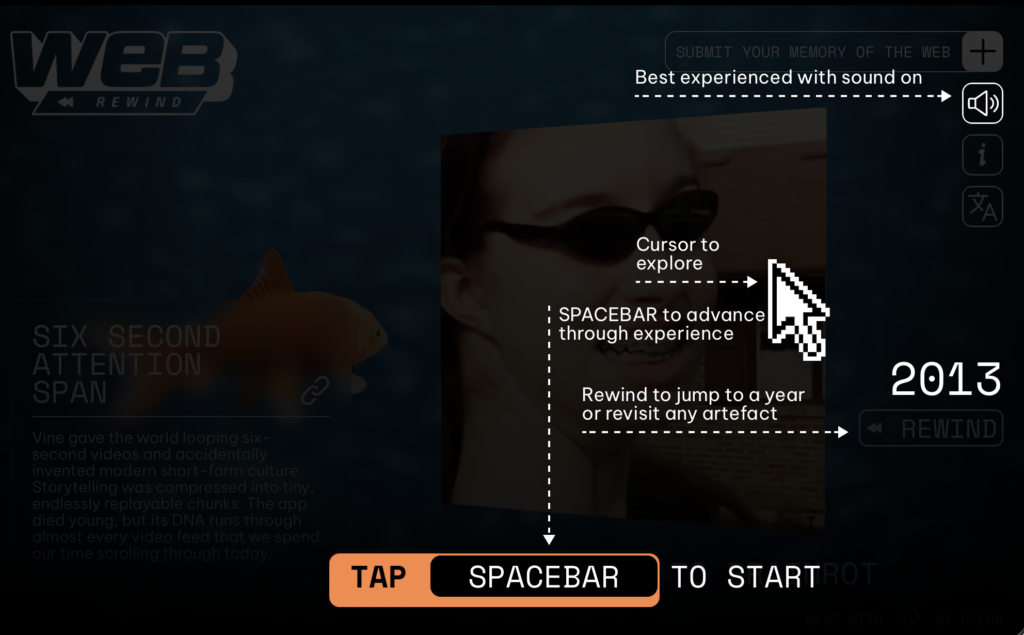This screenshot has width=1024, height=635.
Task: Open the language translation menu
Action: point(982,207)
